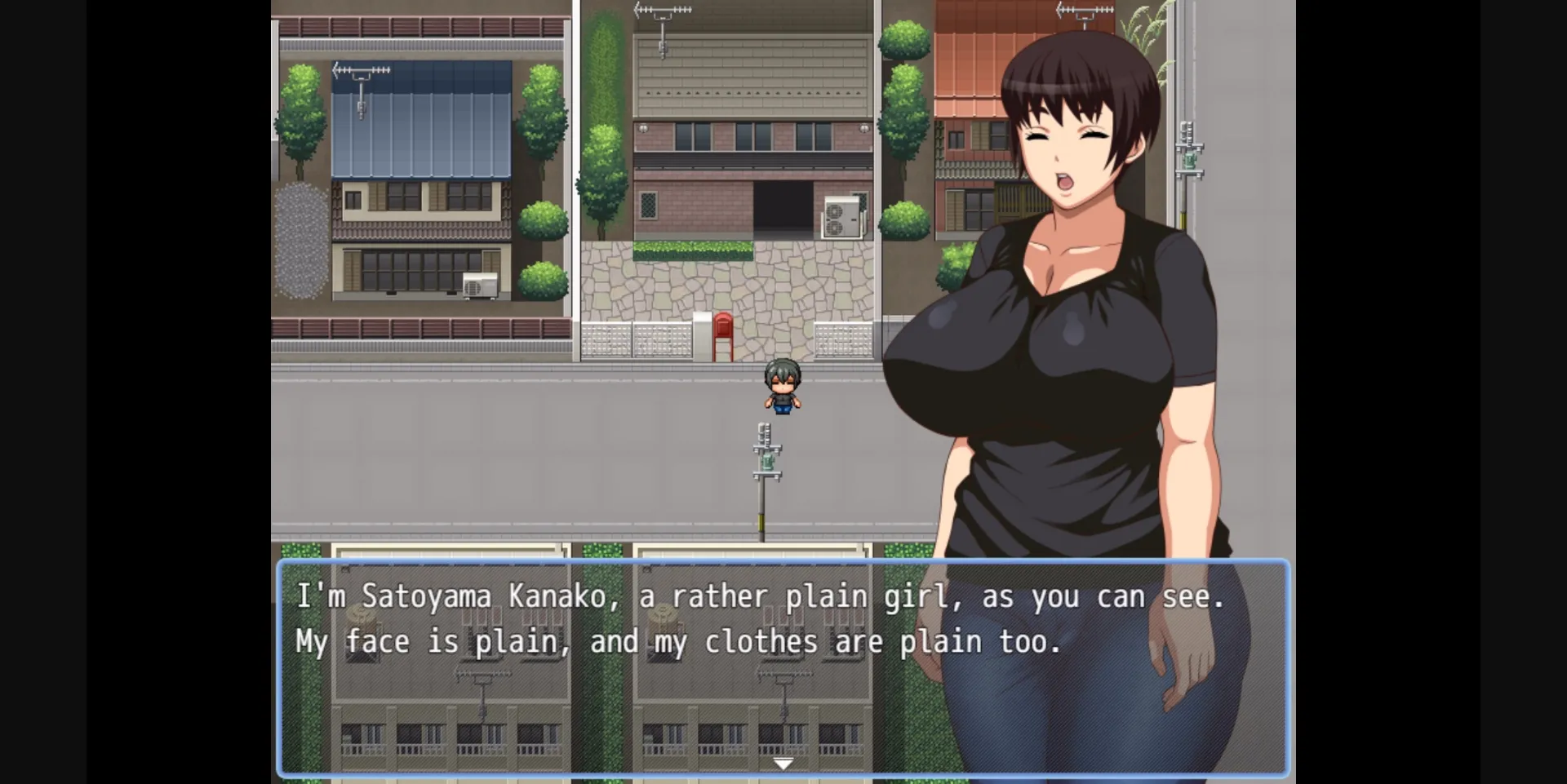Select the name Satoyama Kanako in the text

pos(490,596)
